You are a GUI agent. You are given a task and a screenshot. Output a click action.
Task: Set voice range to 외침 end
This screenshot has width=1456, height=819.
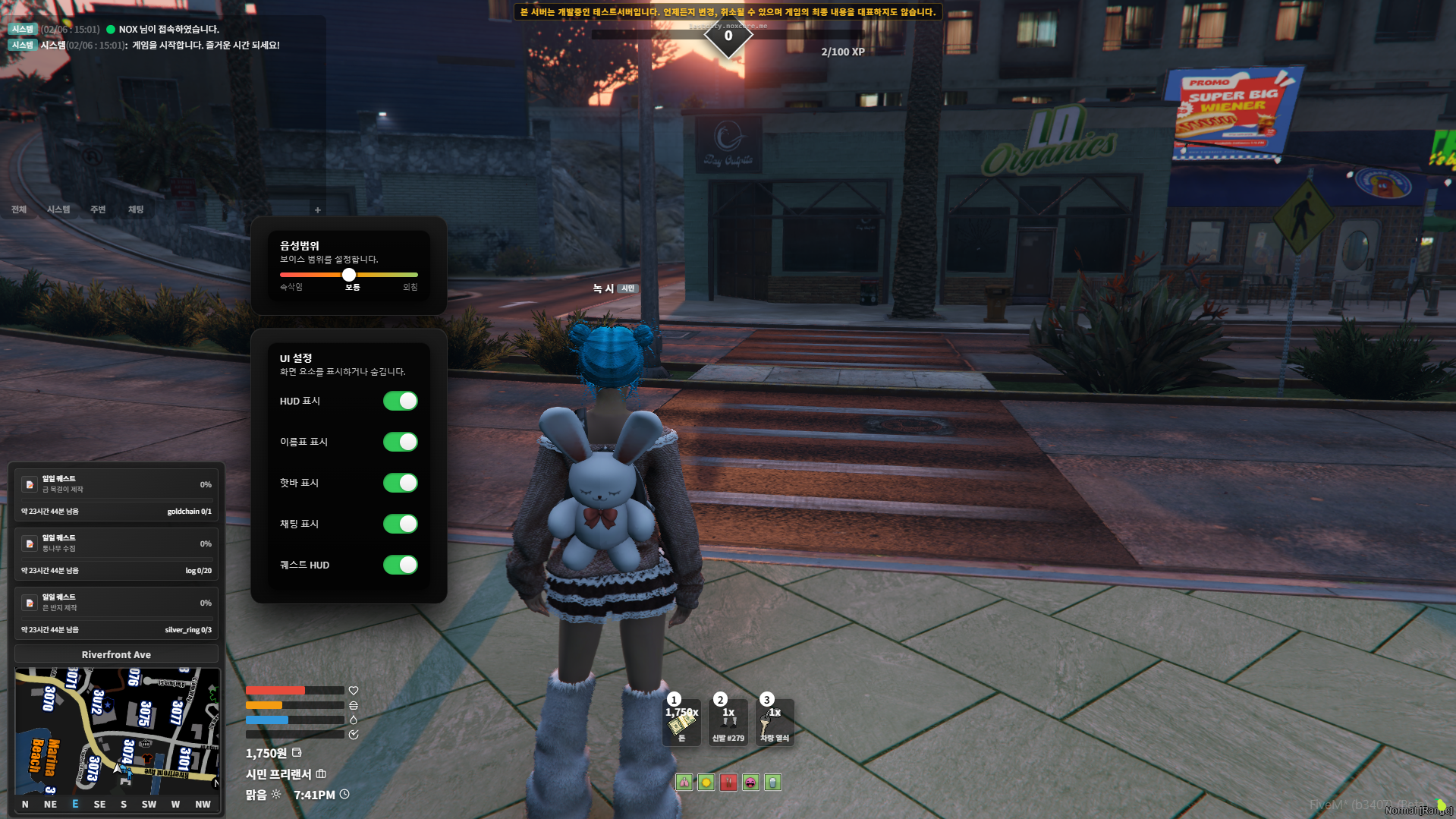point(416,275)
